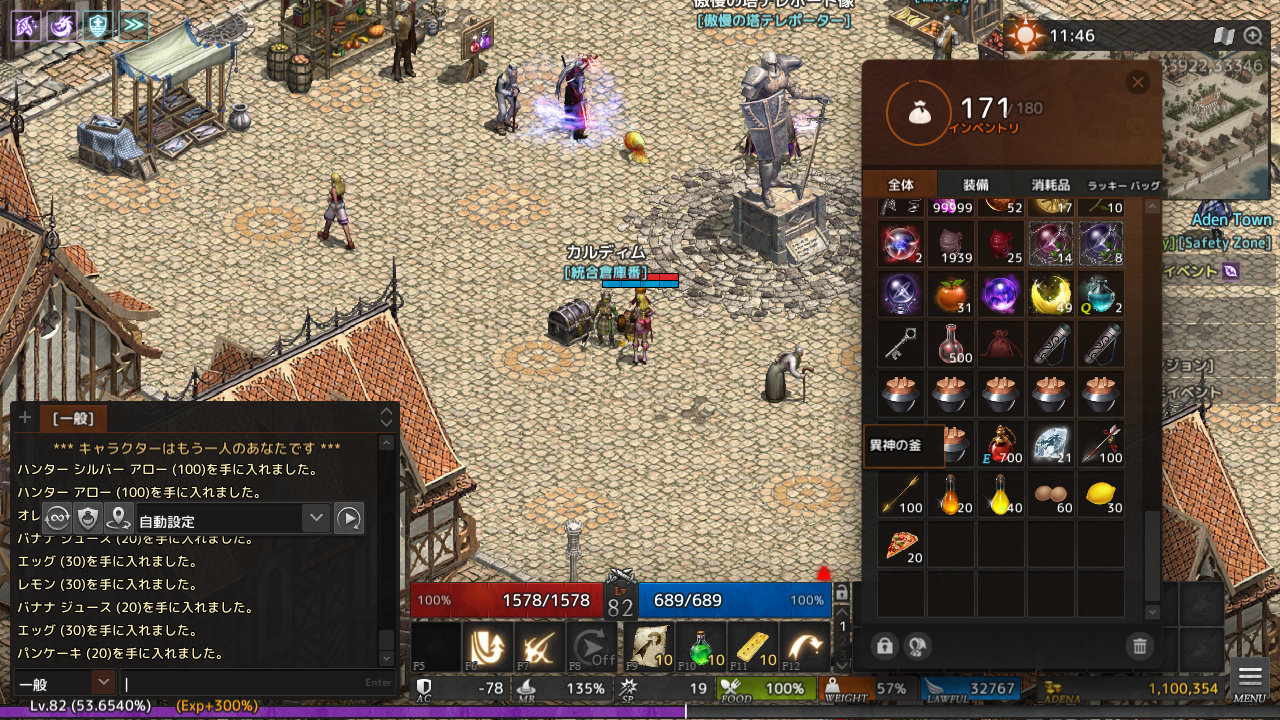Select the lemon item slot
This screenshot has width=1280, height=720.
click(x=1100, y=495)
